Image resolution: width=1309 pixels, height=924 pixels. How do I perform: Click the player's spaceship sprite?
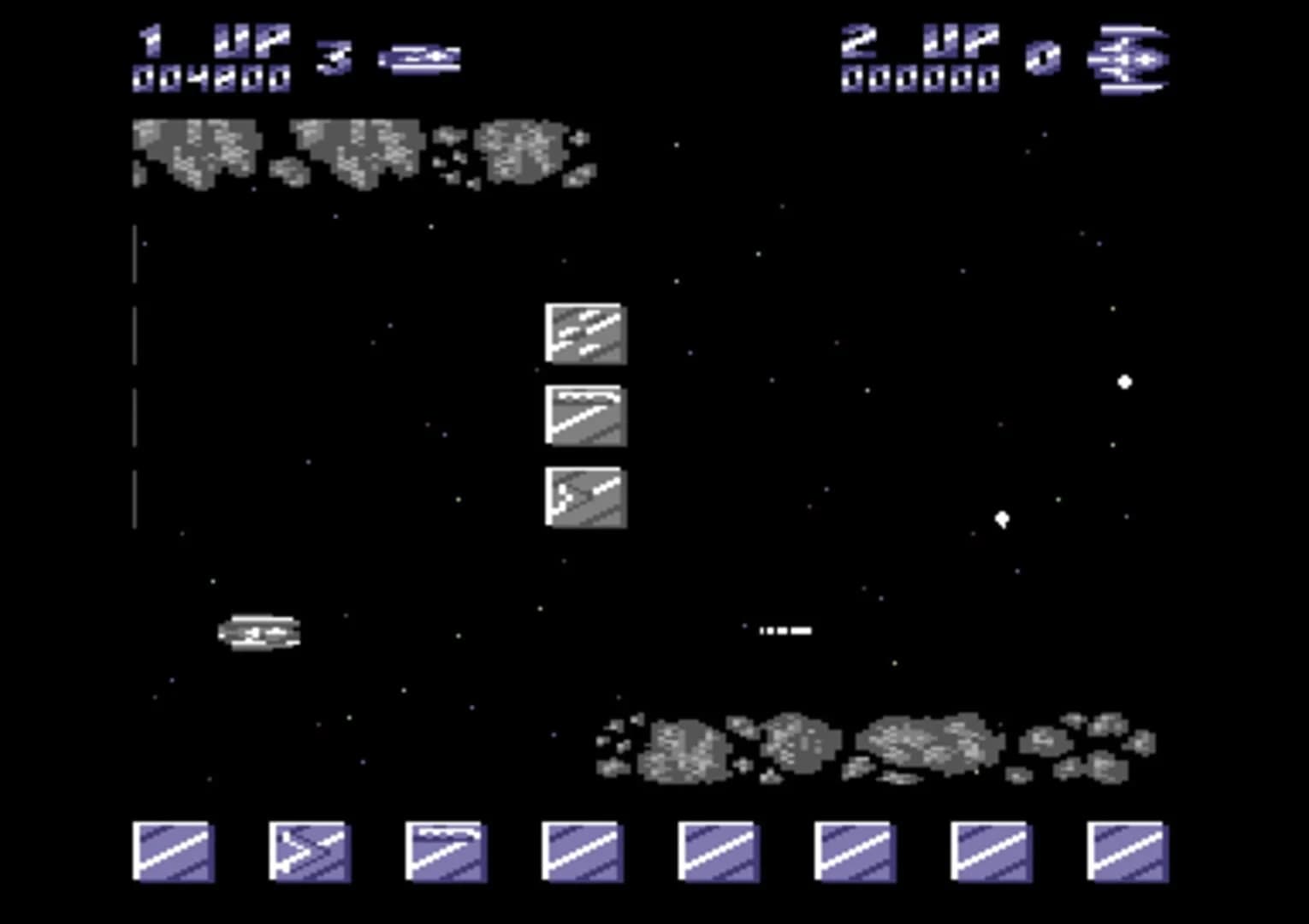point(257,631)
